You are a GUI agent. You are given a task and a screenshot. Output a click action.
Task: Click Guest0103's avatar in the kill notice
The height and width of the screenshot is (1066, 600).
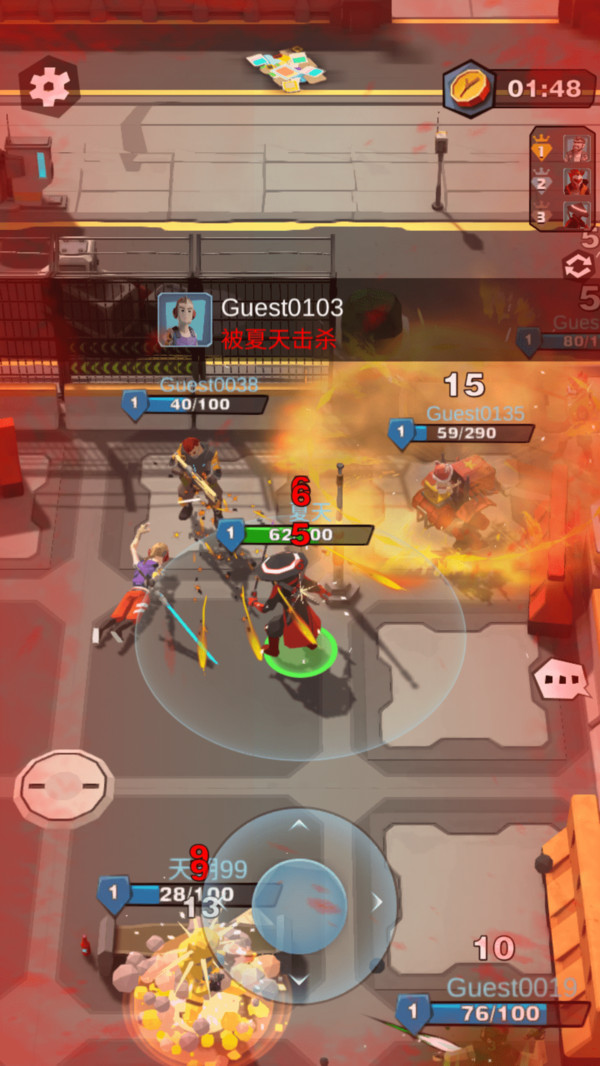coord(185,320)
